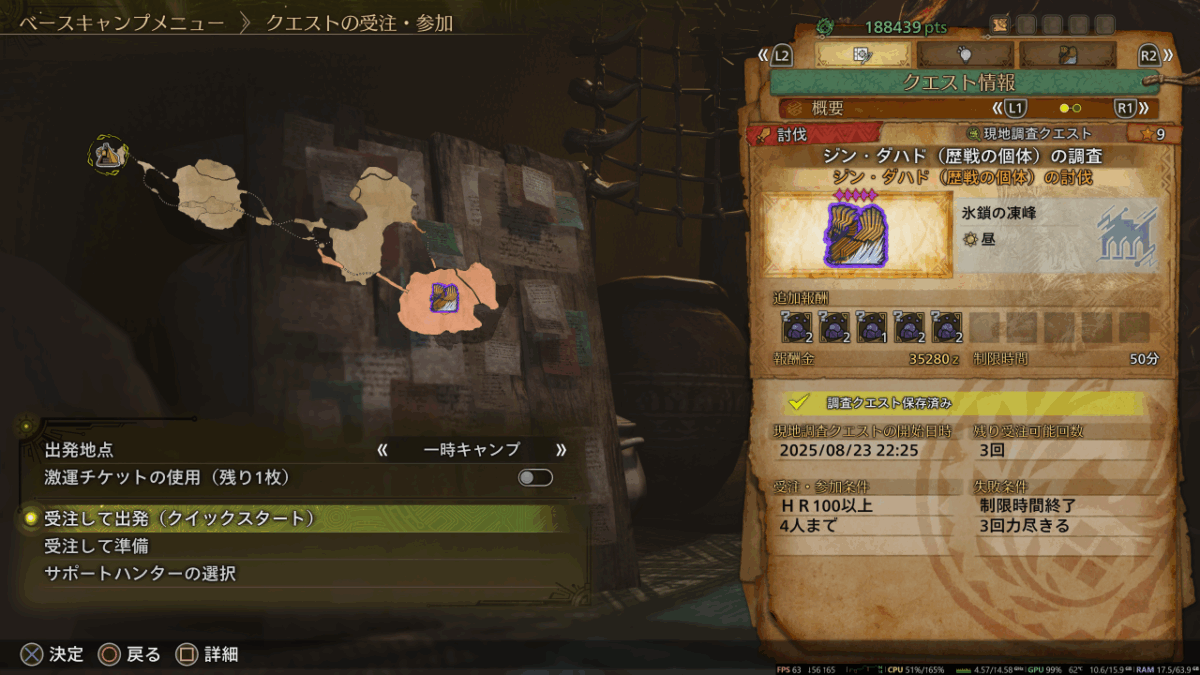Toggle the 激運チケットの使用 switch

[x=535, y=478]
